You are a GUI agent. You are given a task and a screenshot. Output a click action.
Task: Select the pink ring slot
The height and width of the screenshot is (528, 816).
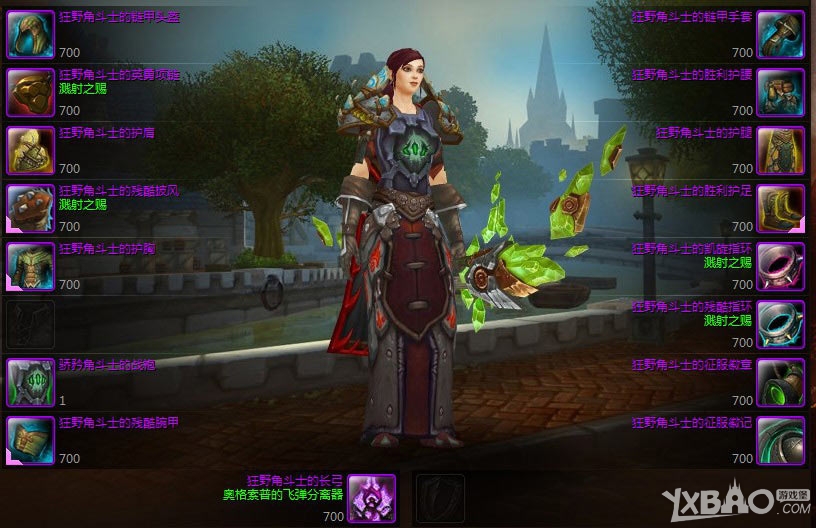coord(780,266)
